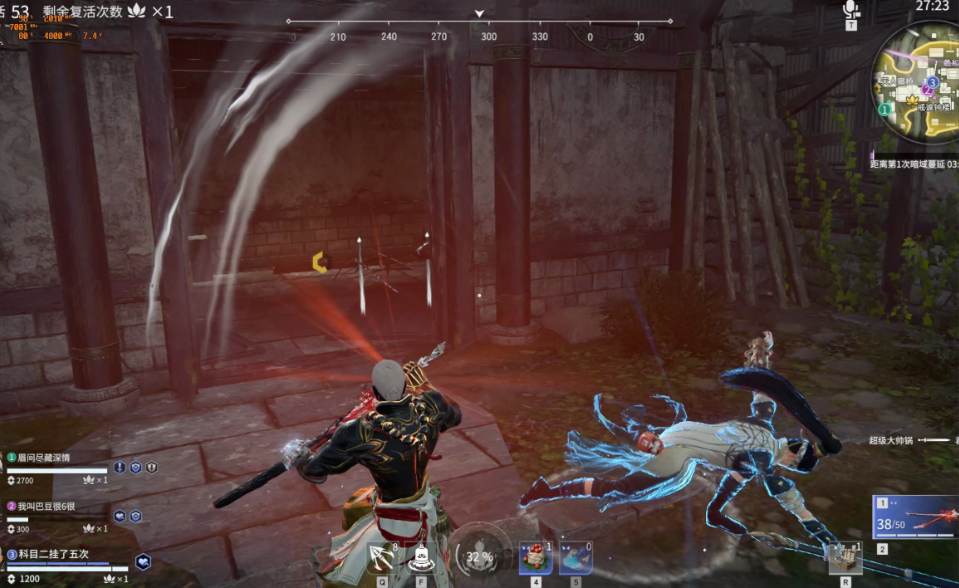Viewport: 959px width, 588px height.
Task: Use the blue item in slot 5
Action: coord(576,559)
